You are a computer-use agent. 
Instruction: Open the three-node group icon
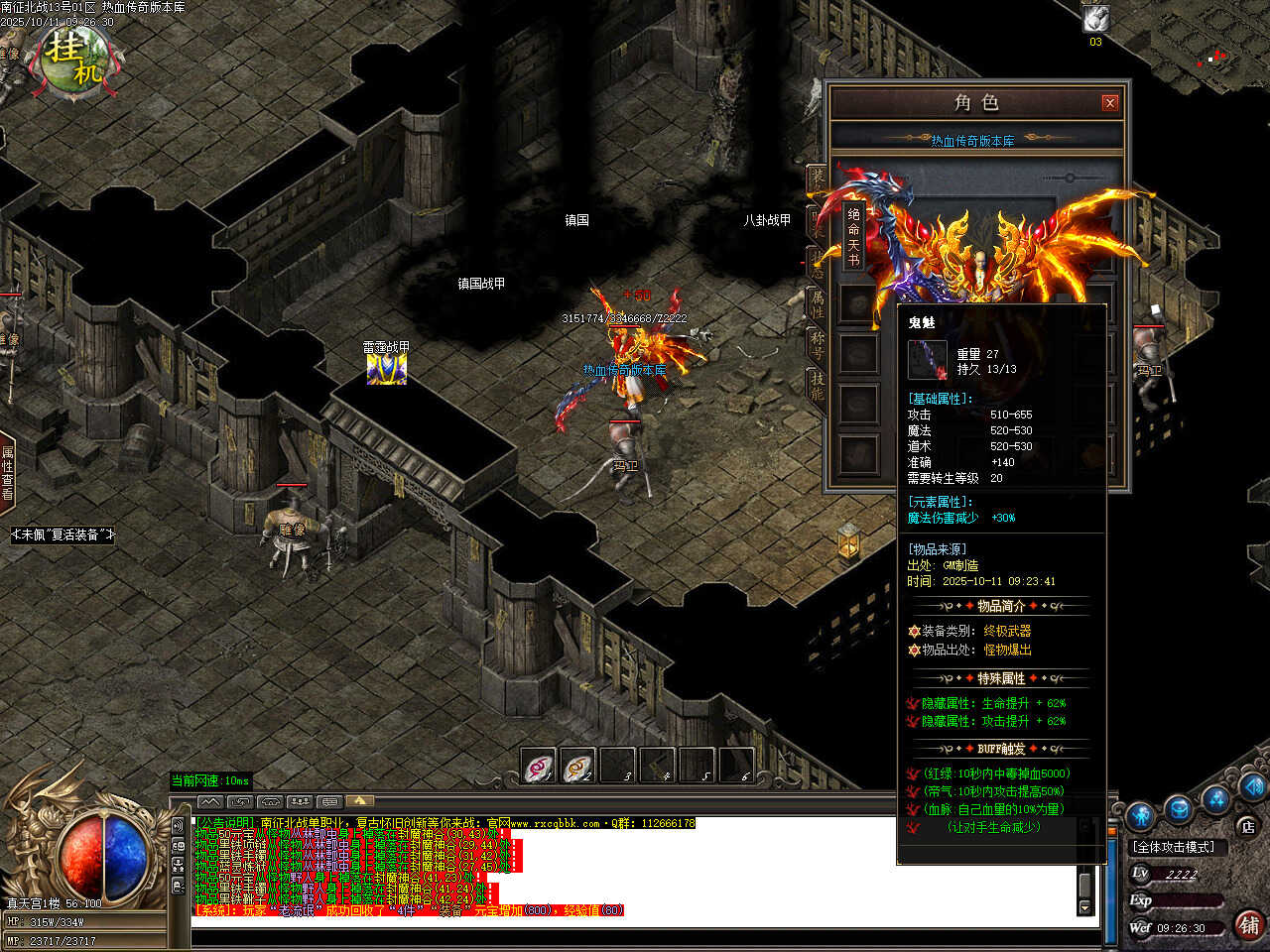point(1215,799)
